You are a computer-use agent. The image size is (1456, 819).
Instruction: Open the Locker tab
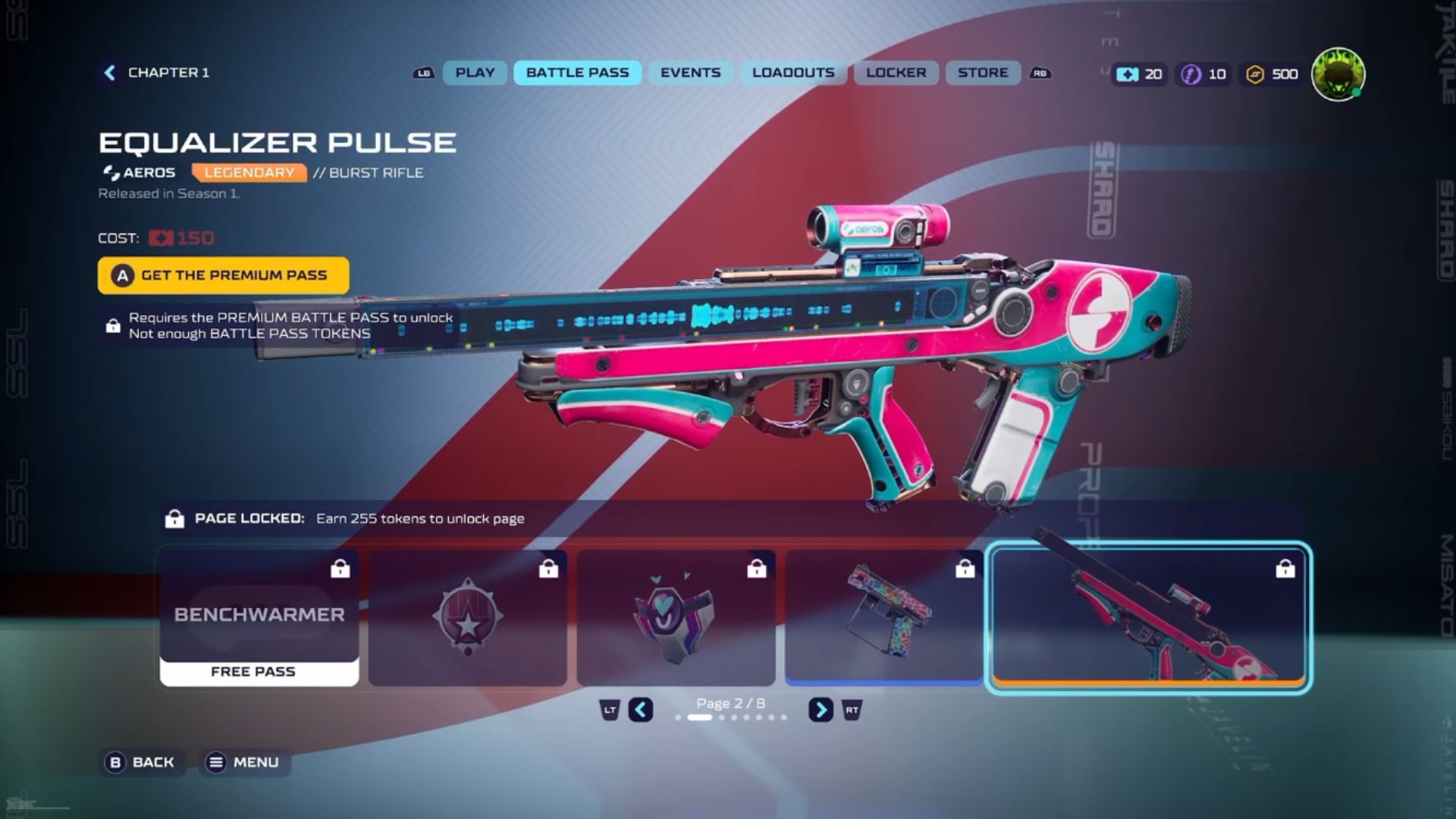(x=896, y=73)
